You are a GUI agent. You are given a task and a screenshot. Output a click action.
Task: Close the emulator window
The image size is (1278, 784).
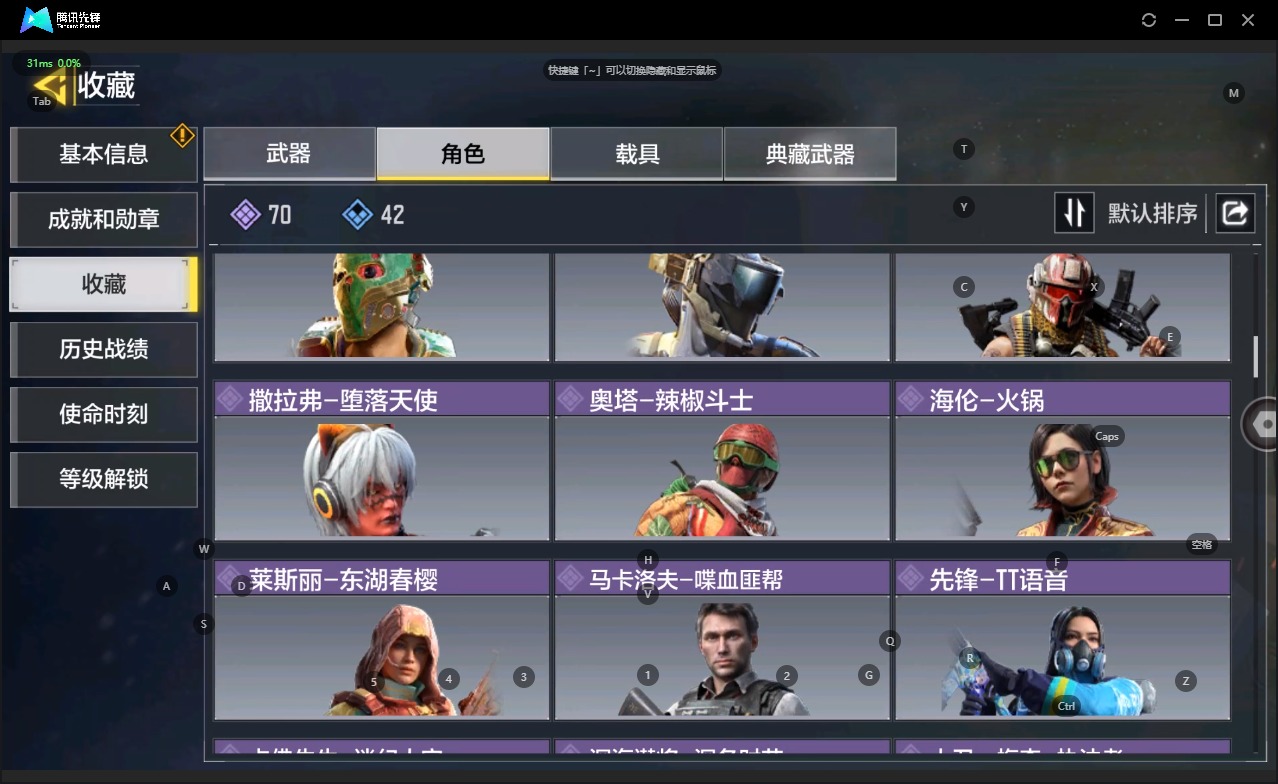pos(1248,20)
